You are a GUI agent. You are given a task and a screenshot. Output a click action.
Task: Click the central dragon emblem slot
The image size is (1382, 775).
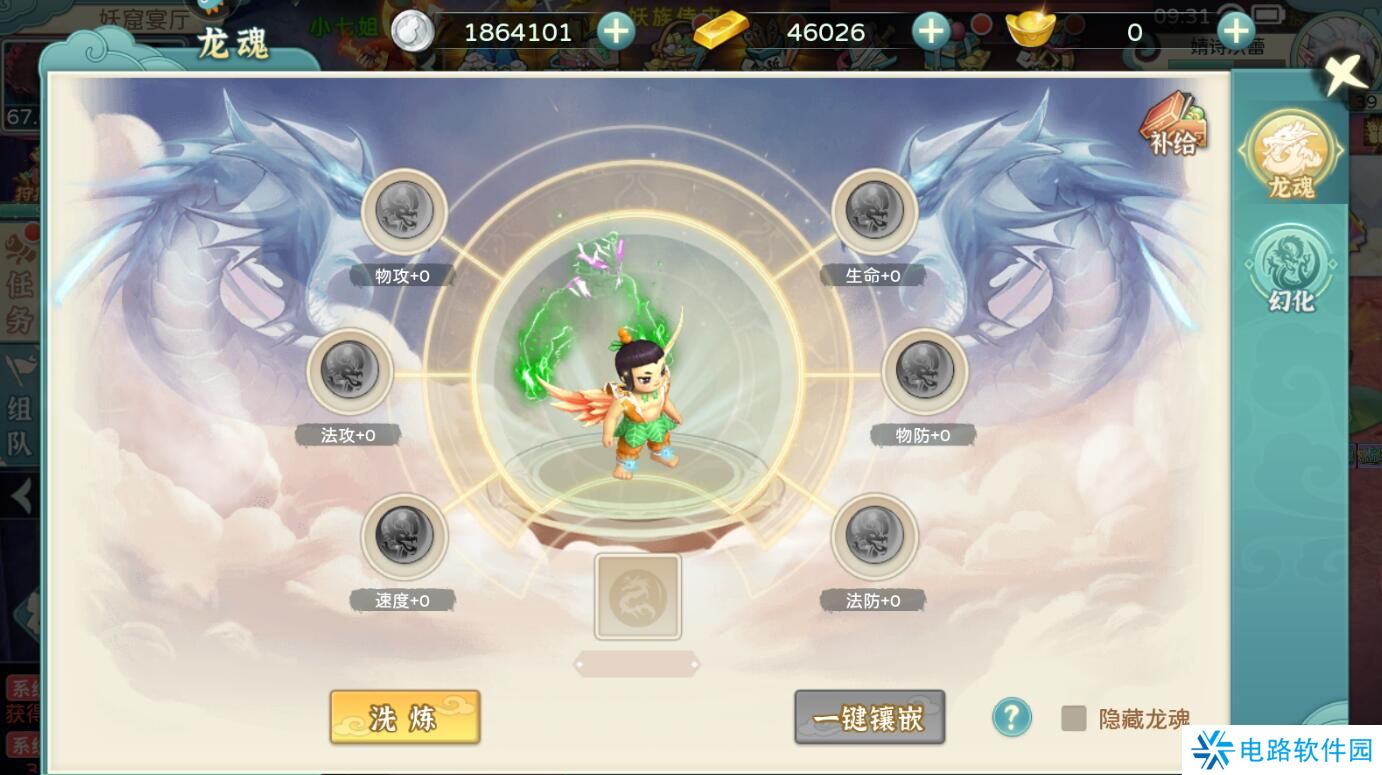(x=639, y=597)
